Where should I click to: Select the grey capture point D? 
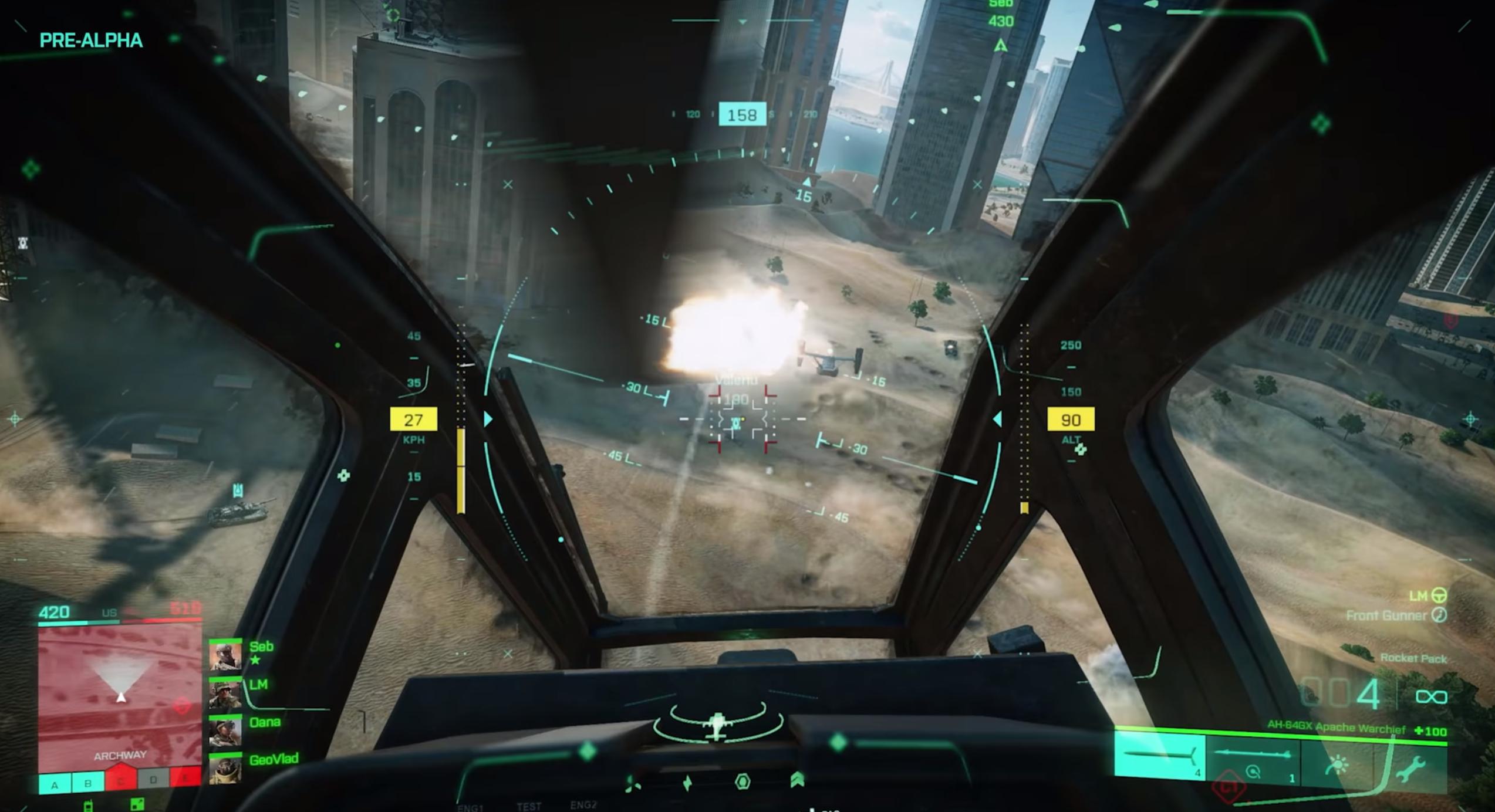(x=154, y=780)
